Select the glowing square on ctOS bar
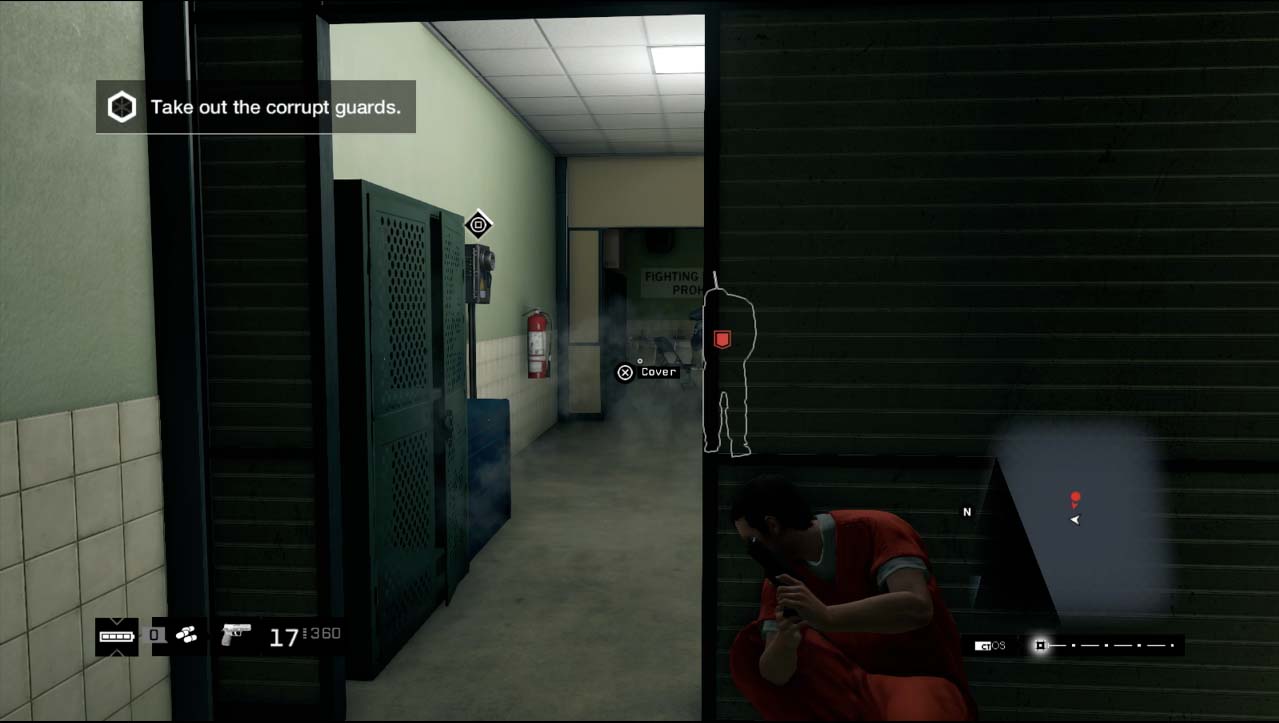1279x723 pixels. coord(1040,646)
